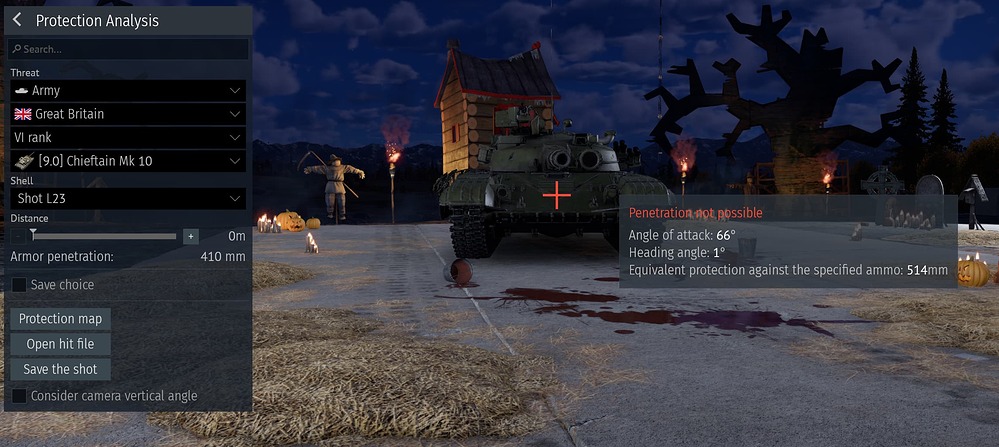
Task: Increase distance with the plus button
Action: coord(191,236)
